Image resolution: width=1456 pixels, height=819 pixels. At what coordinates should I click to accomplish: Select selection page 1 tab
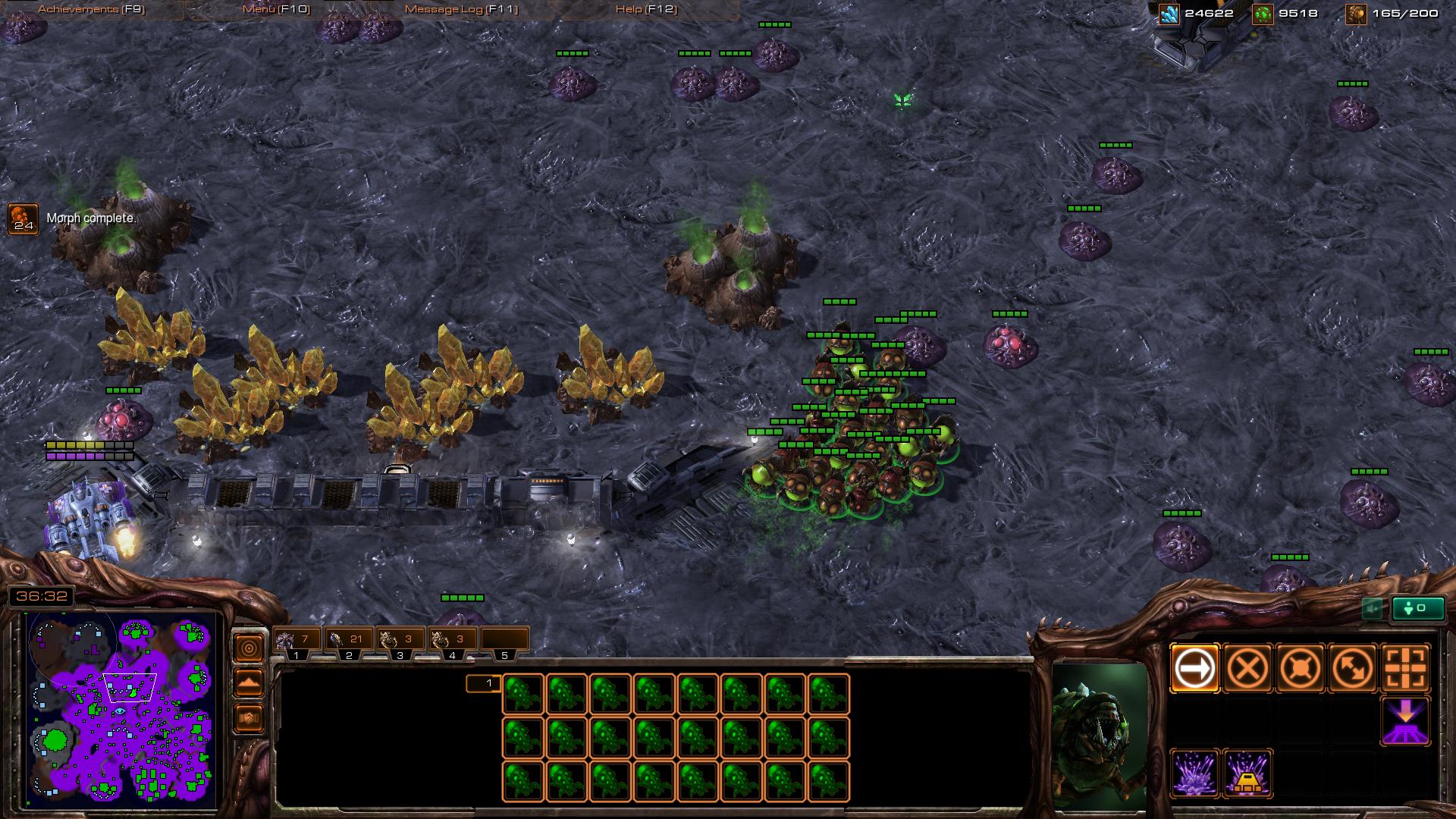tap(483, 684)
